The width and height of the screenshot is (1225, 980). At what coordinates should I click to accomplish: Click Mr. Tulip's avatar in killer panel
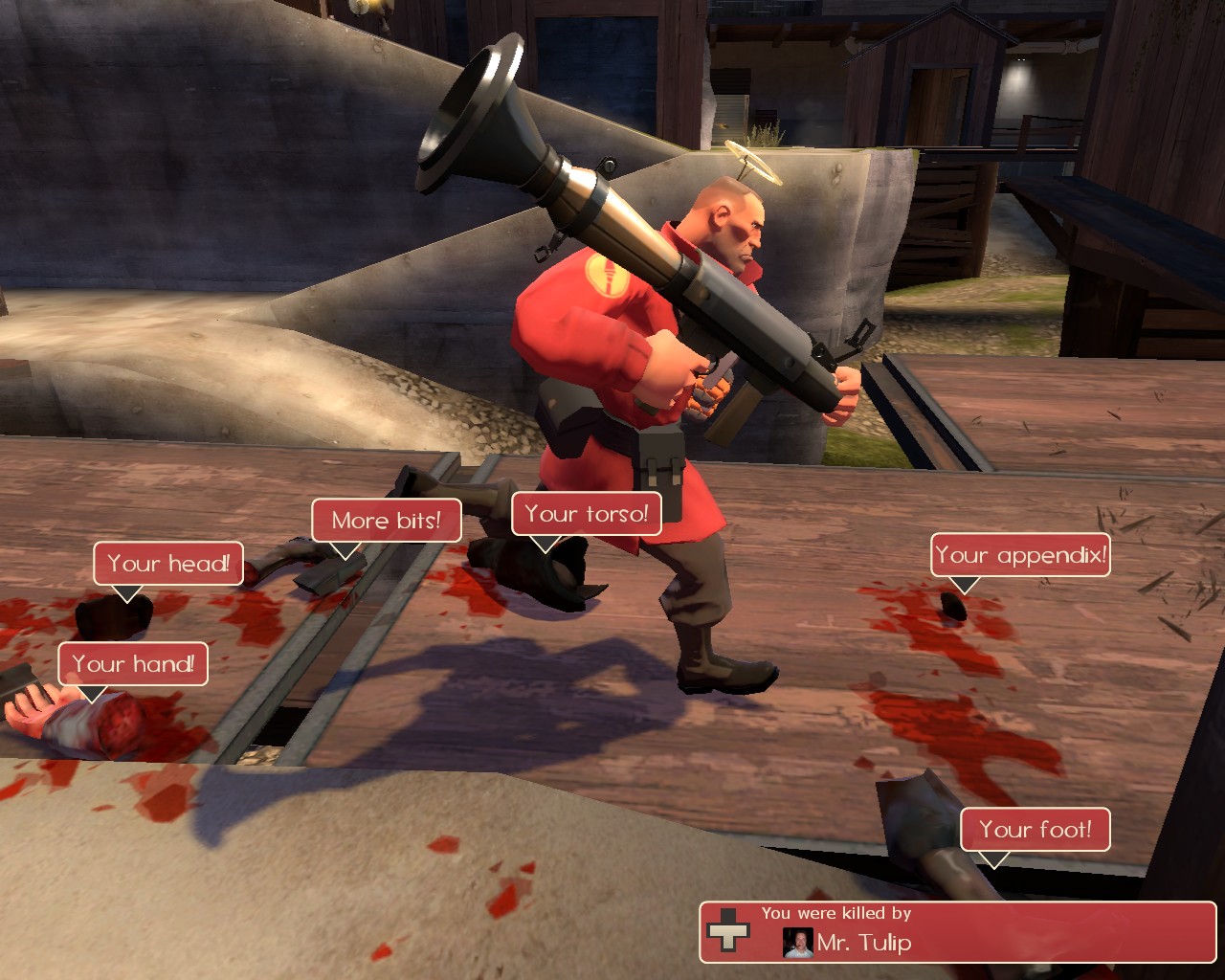coord(797,943)
